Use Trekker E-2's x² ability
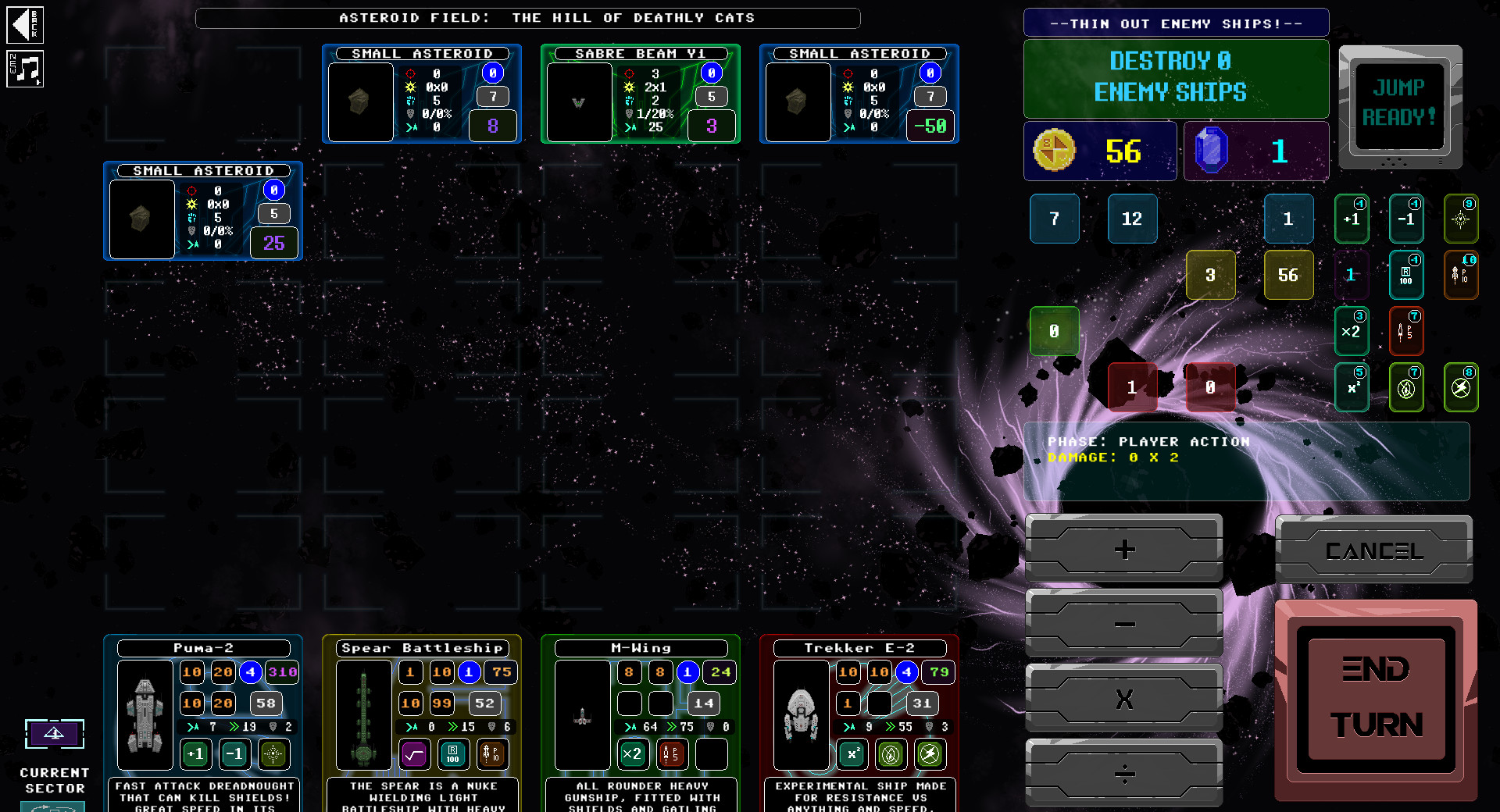Screen dimensions: 1500x812 852,754
